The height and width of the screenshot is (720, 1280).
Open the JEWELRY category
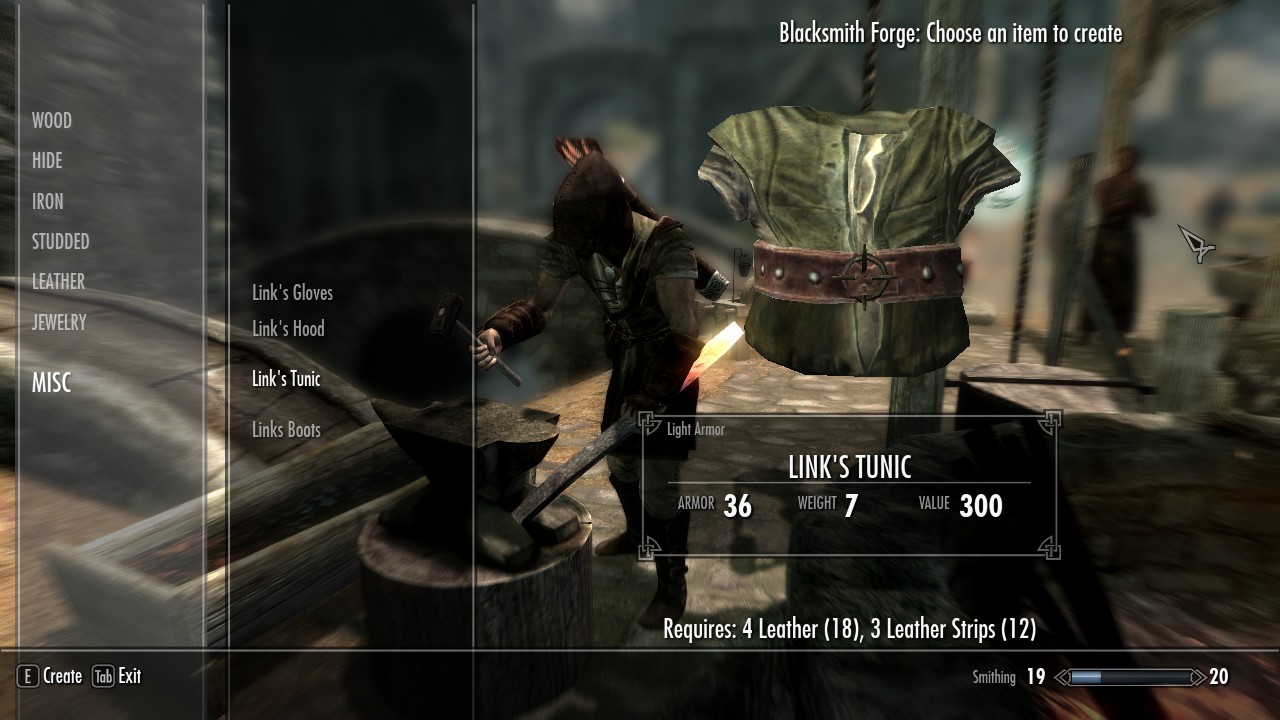coord(59,322)
